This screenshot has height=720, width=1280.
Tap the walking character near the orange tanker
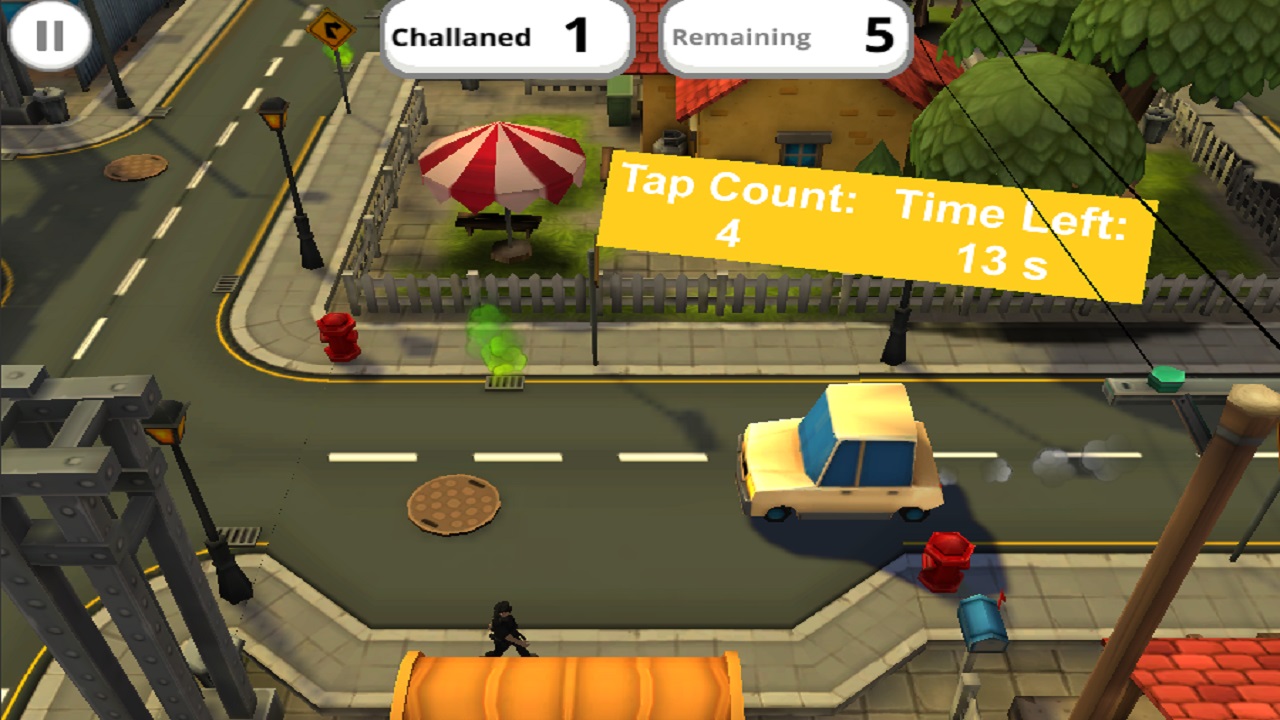click(x=506, y=630)
